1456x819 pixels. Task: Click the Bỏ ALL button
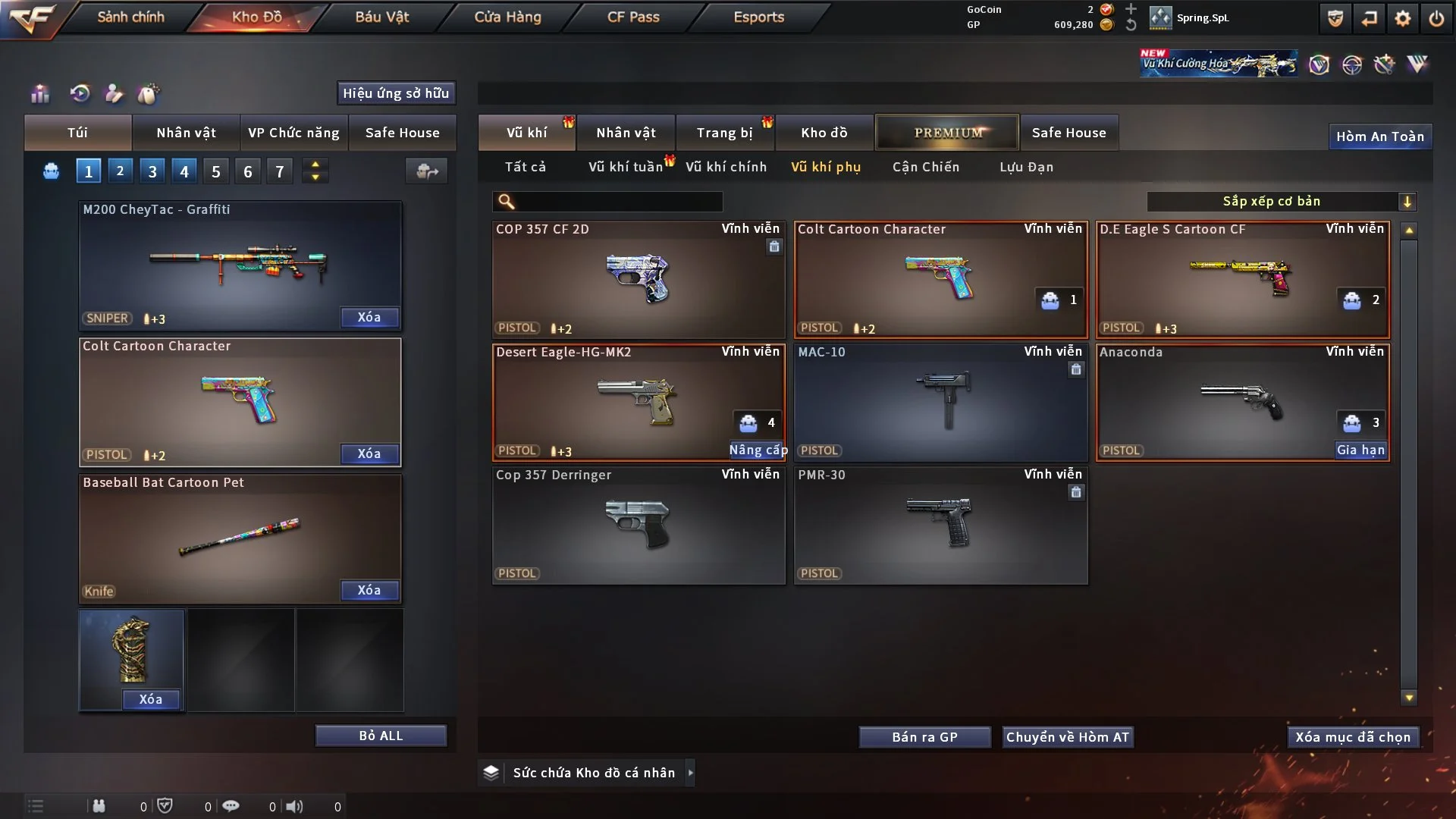[381, 736]
